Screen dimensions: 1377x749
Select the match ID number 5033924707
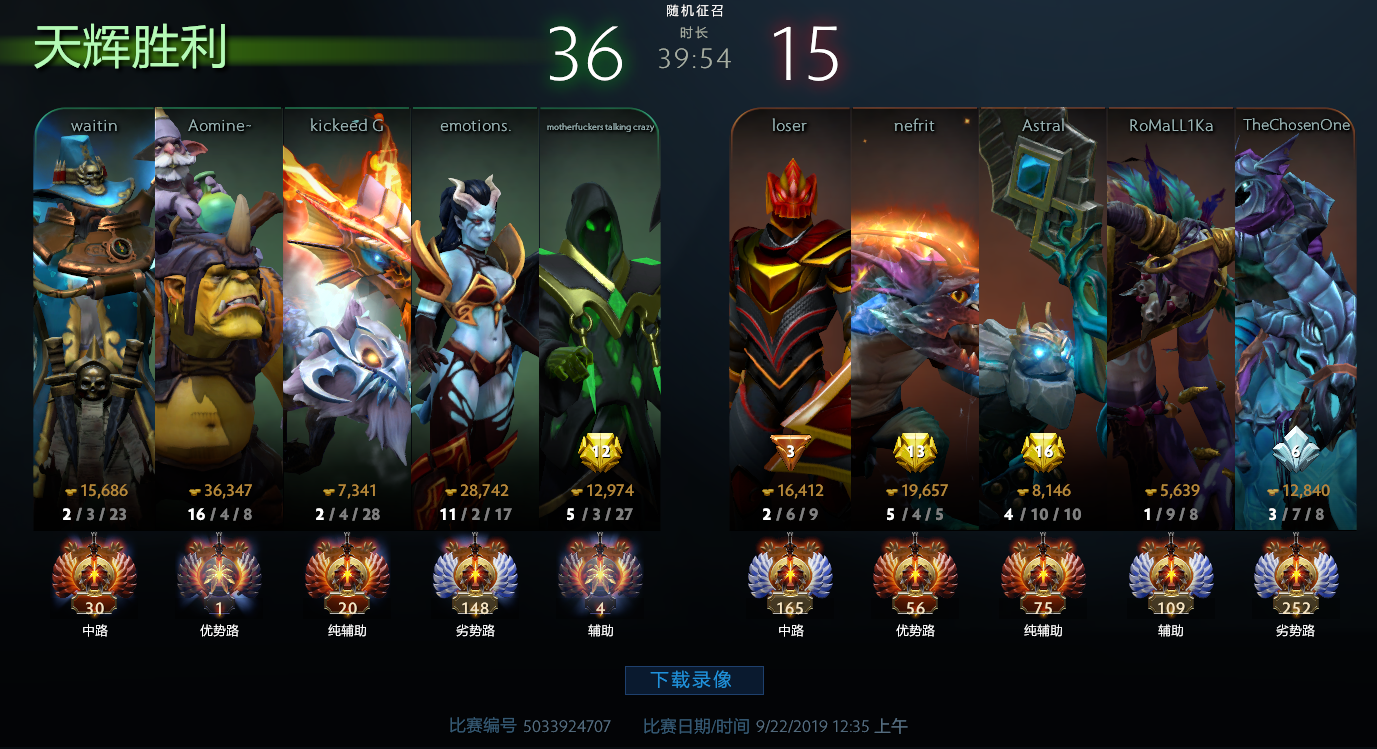pos(566,726)
